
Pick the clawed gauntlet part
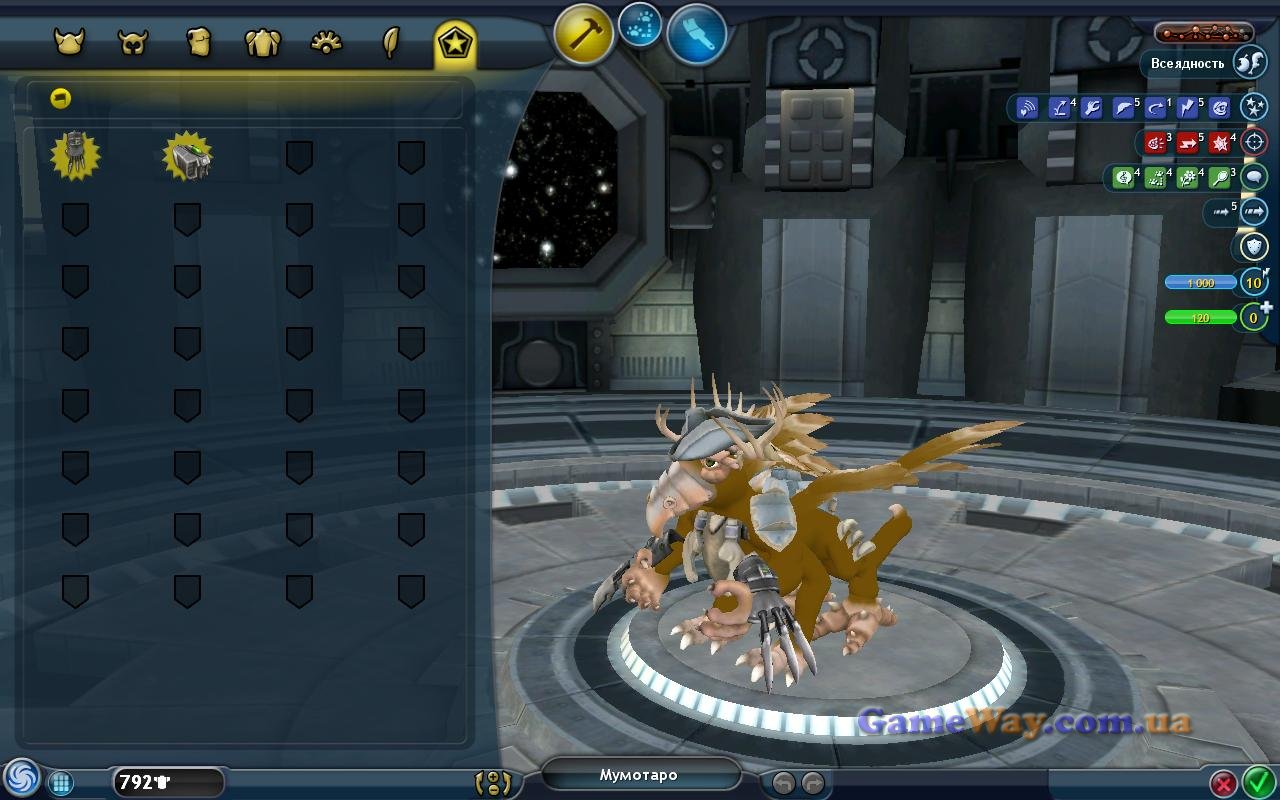coord(75,155)
